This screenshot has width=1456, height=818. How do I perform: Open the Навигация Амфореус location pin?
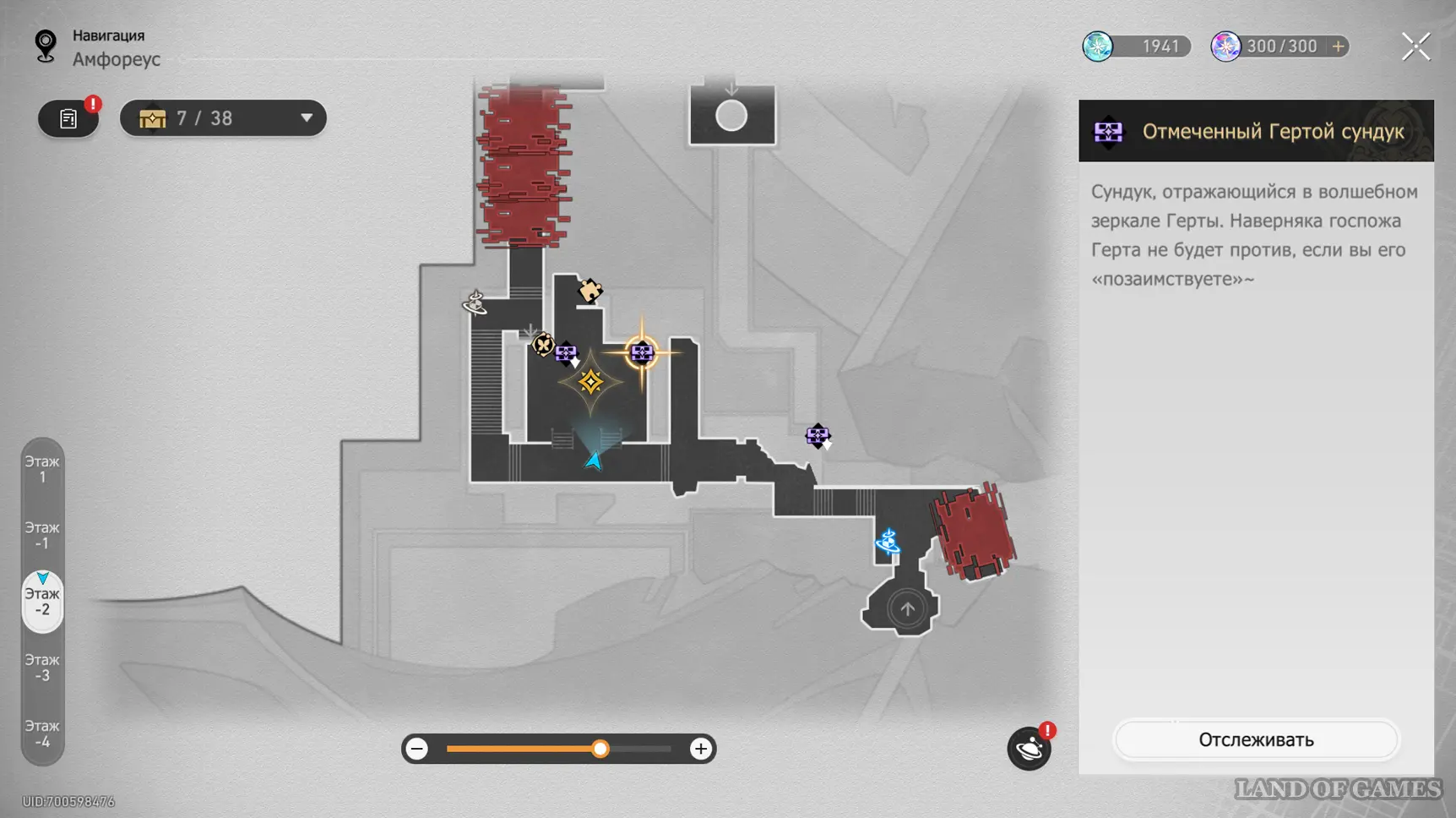46,46
